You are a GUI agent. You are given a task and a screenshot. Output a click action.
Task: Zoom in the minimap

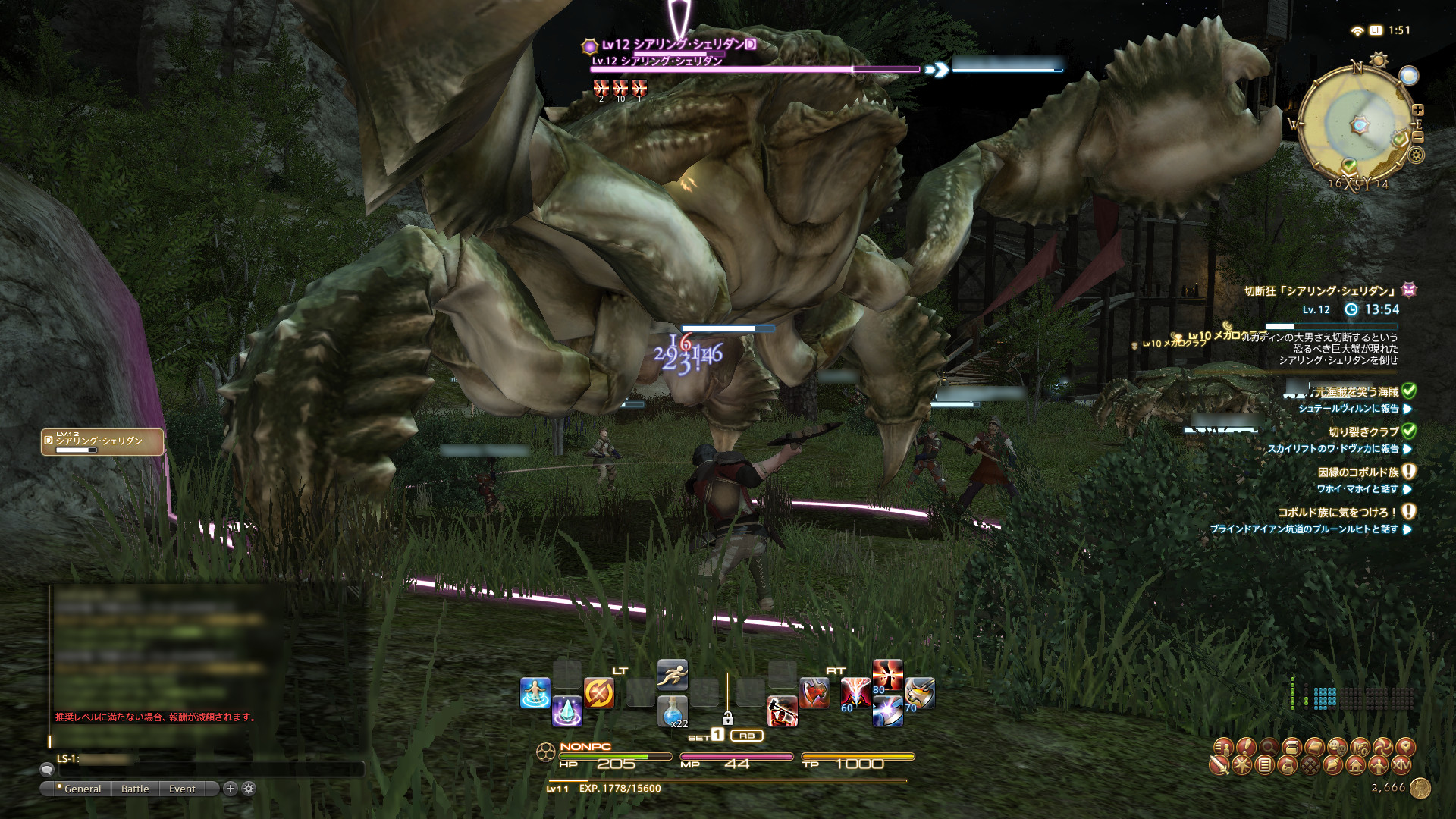click(1418, 111)
